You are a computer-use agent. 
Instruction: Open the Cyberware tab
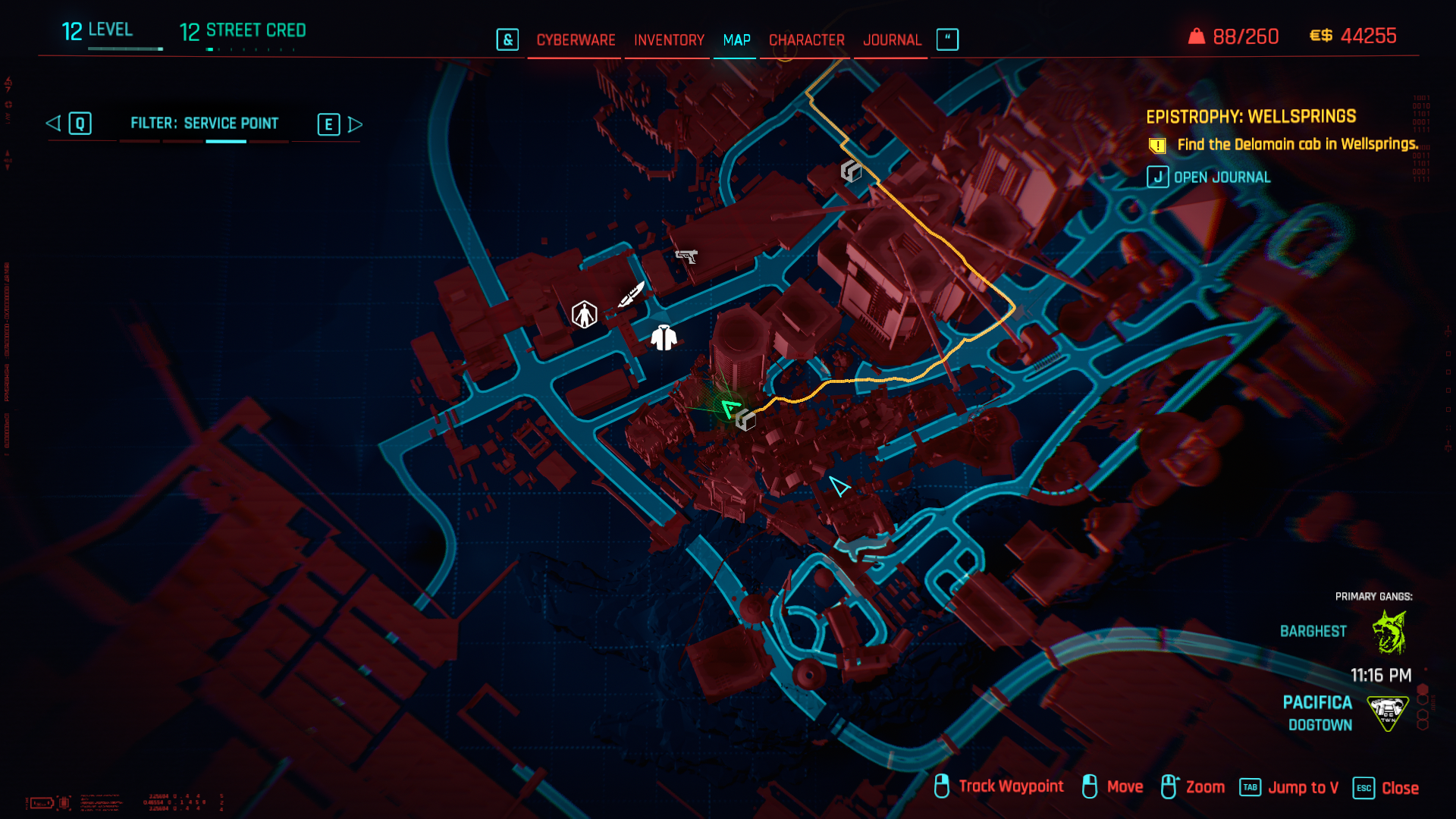pos(576,40)
